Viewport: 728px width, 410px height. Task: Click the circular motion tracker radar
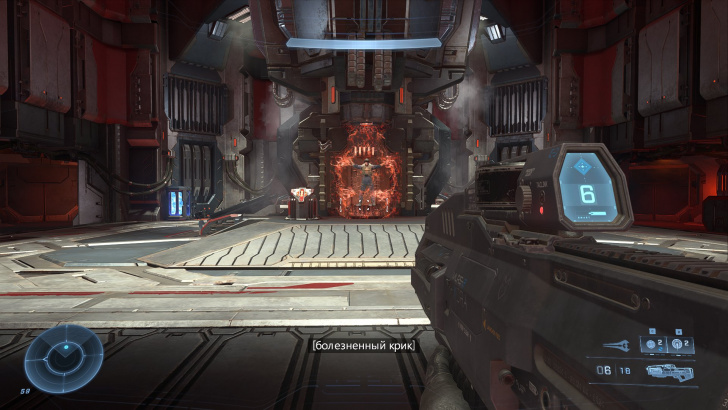click(62, 355)
